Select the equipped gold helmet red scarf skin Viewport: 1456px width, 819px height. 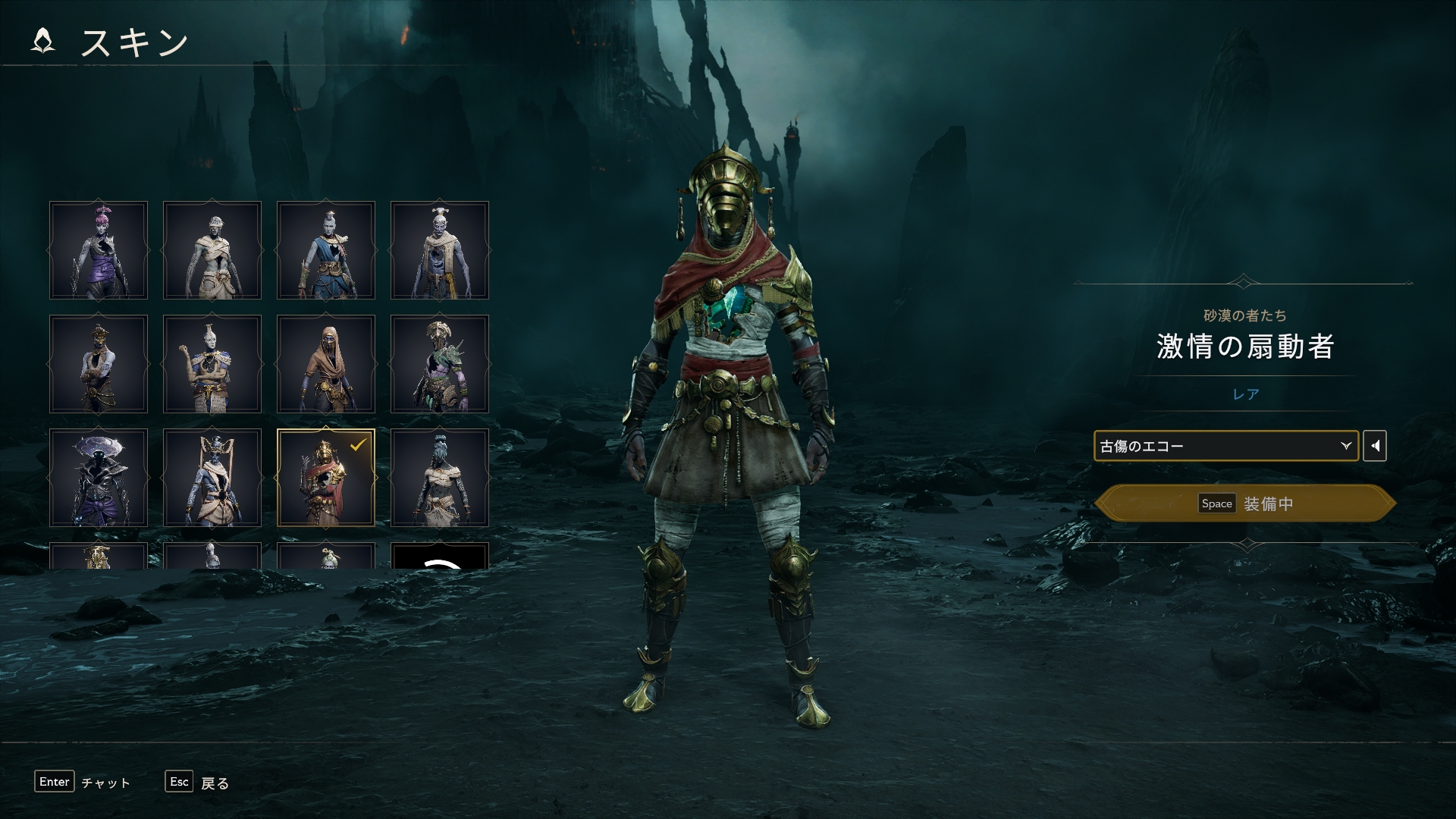(x=326, y=478)
